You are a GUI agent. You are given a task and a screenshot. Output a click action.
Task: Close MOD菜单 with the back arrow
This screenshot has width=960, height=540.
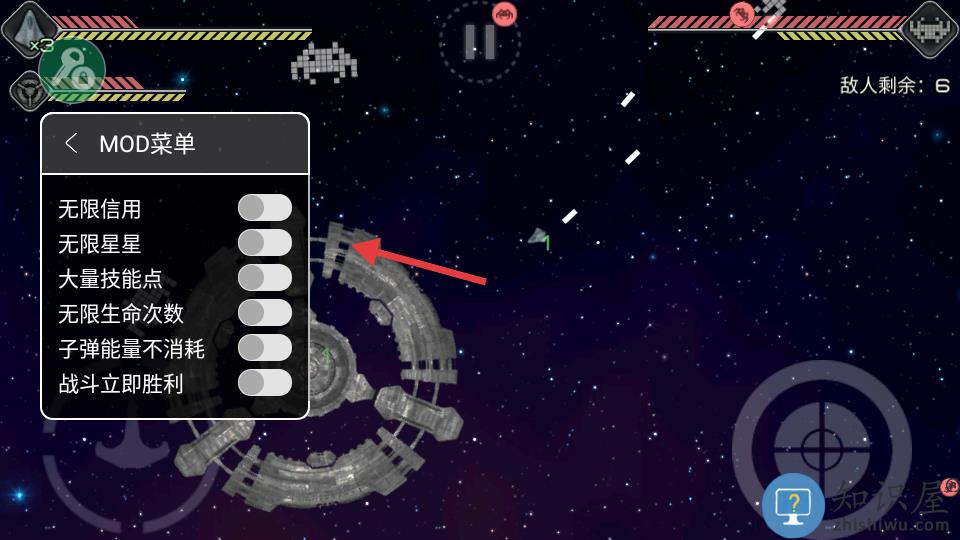click(x=71, y=143)
